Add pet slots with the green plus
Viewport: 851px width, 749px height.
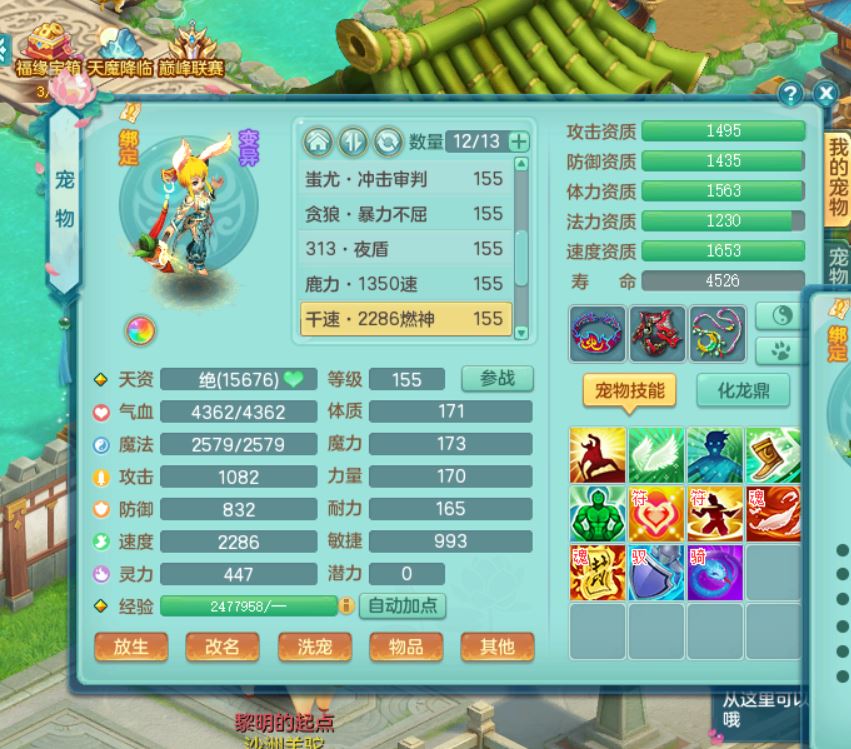click(518, 141)
